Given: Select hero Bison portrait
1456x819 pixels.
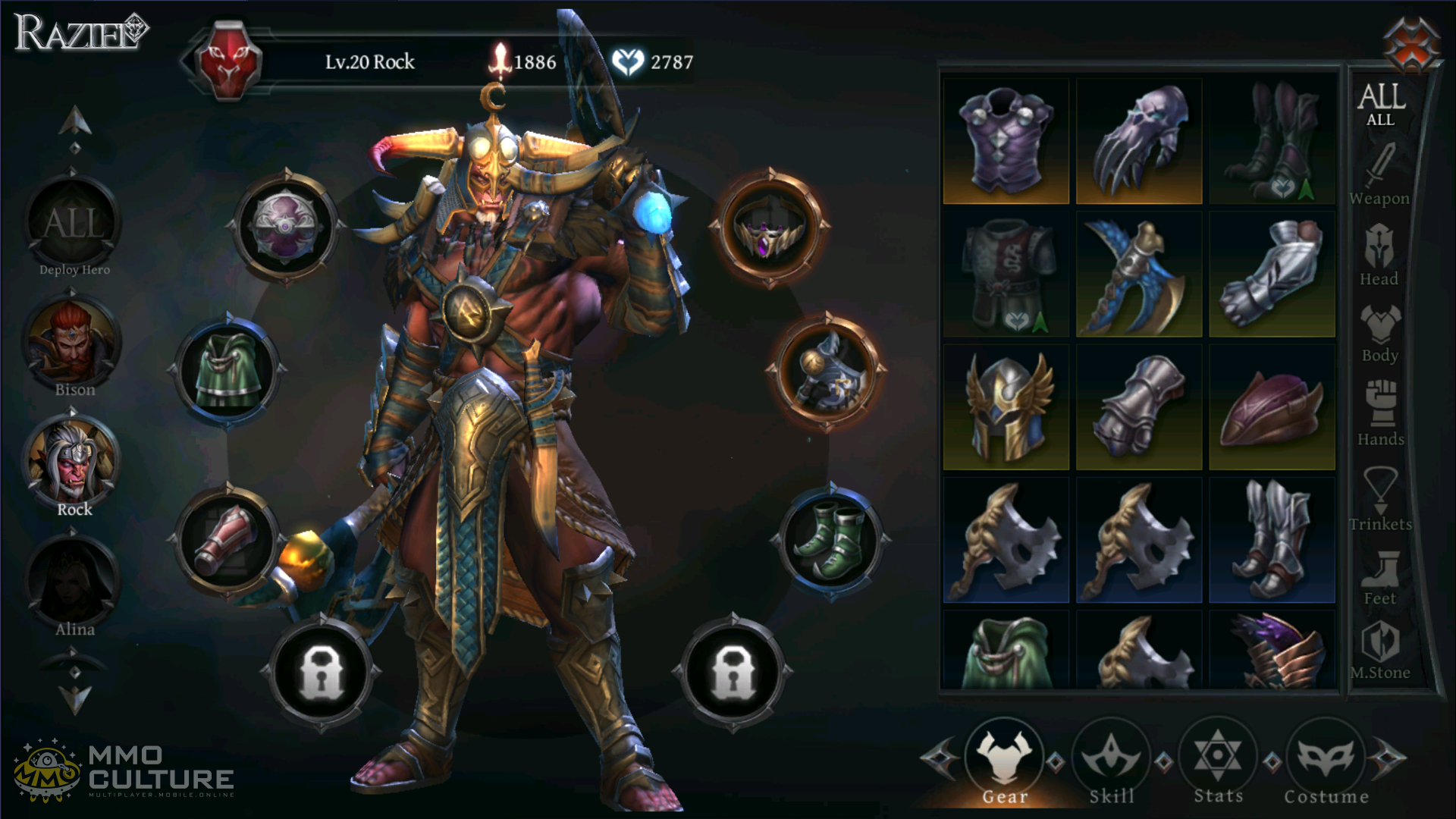Looking at the screenshot, I should 73,347.
